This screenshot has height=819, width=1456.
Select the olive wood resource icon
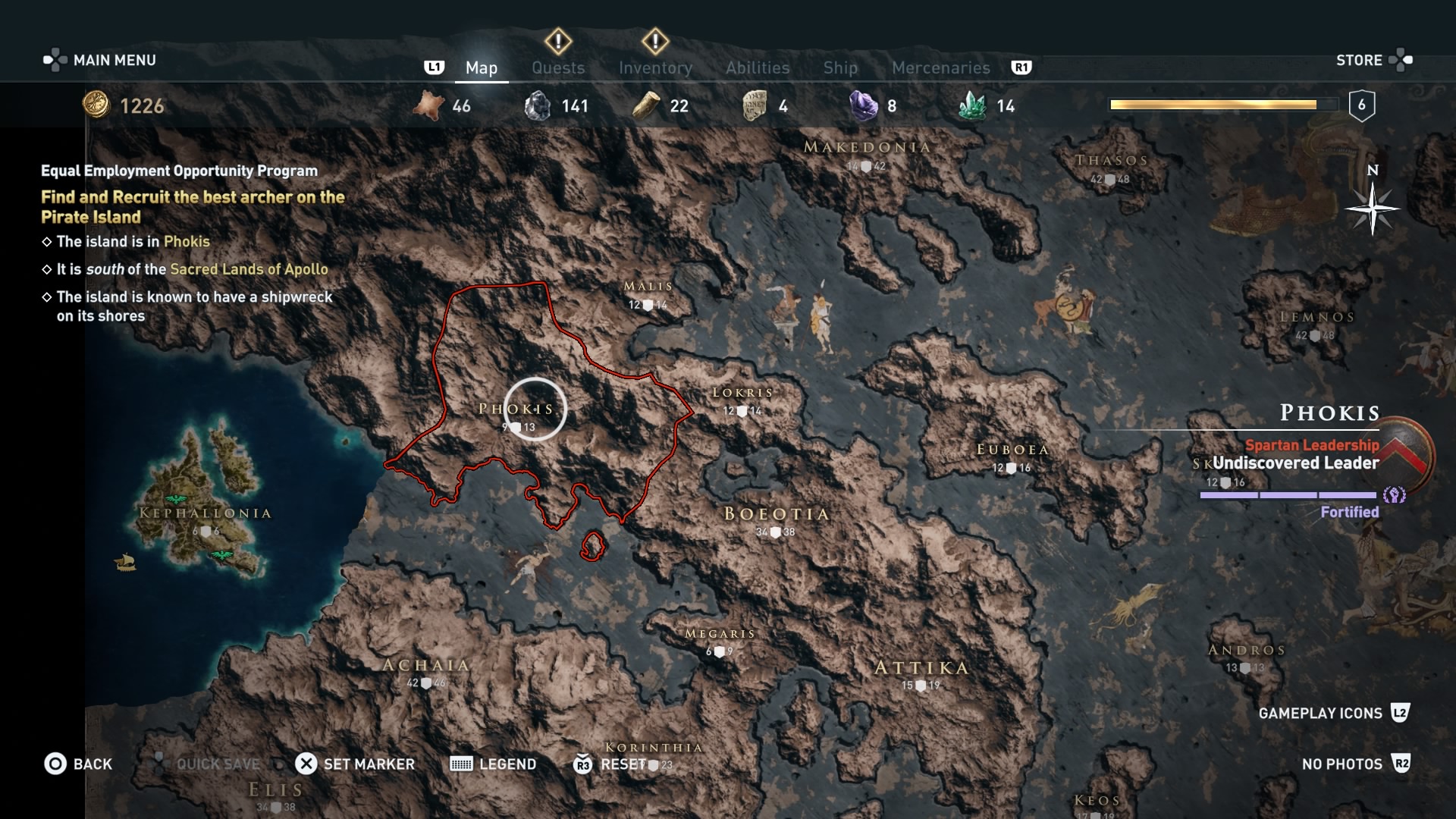645,105
